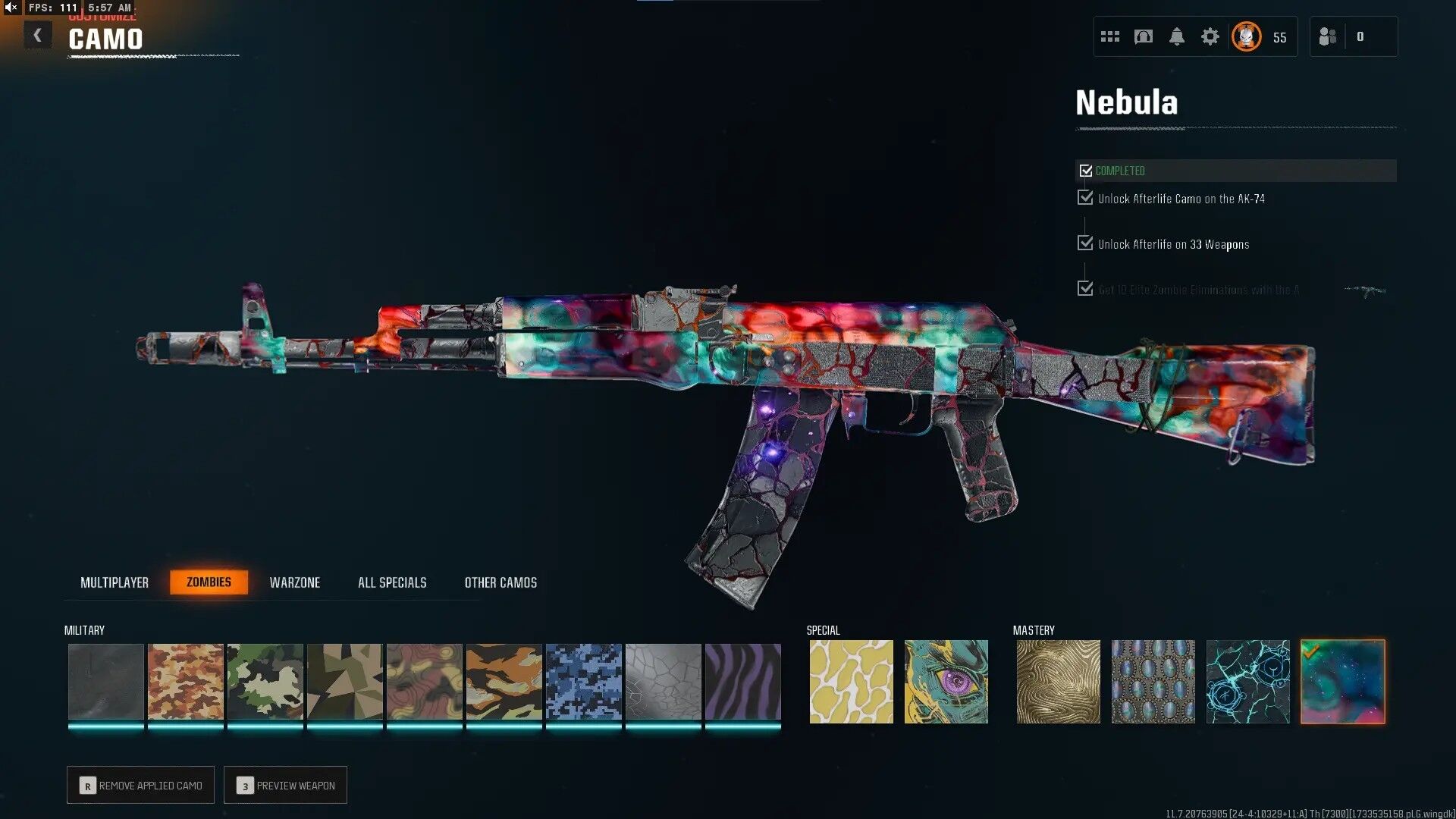Viewport: 1456px width, 819px height.
Task: Toggle the COMPLETED checkbox
Action: pyautogui.click(x=1086, y=171)
